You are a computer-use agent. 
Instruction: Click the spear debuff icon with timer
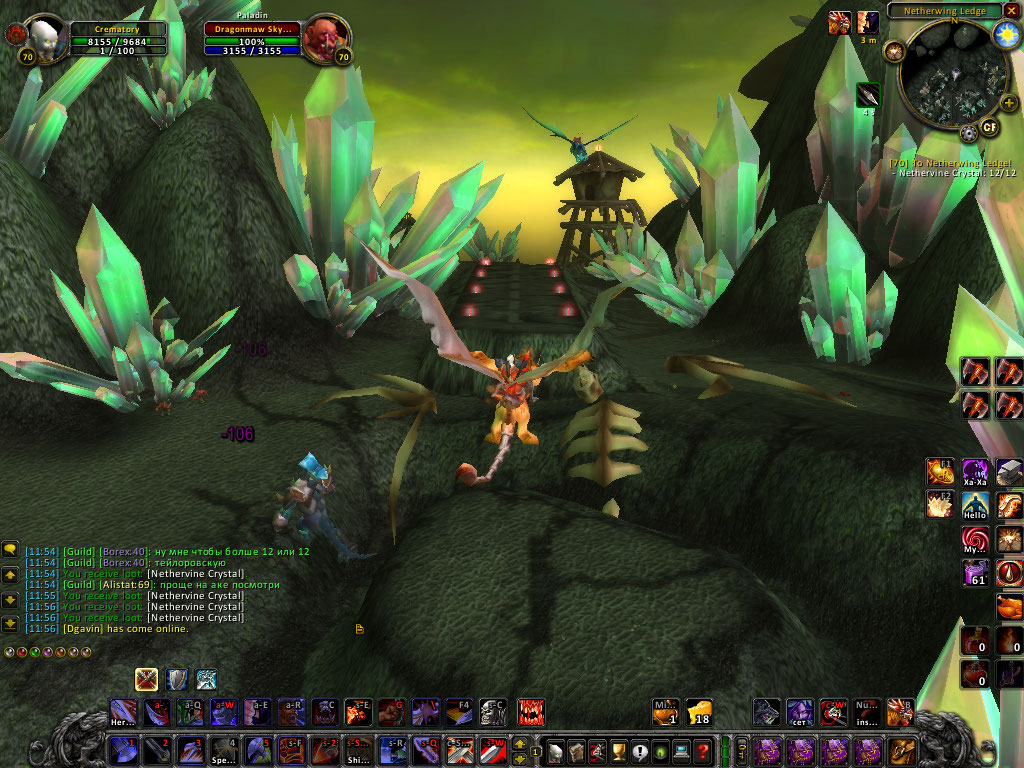pos(868,95)
